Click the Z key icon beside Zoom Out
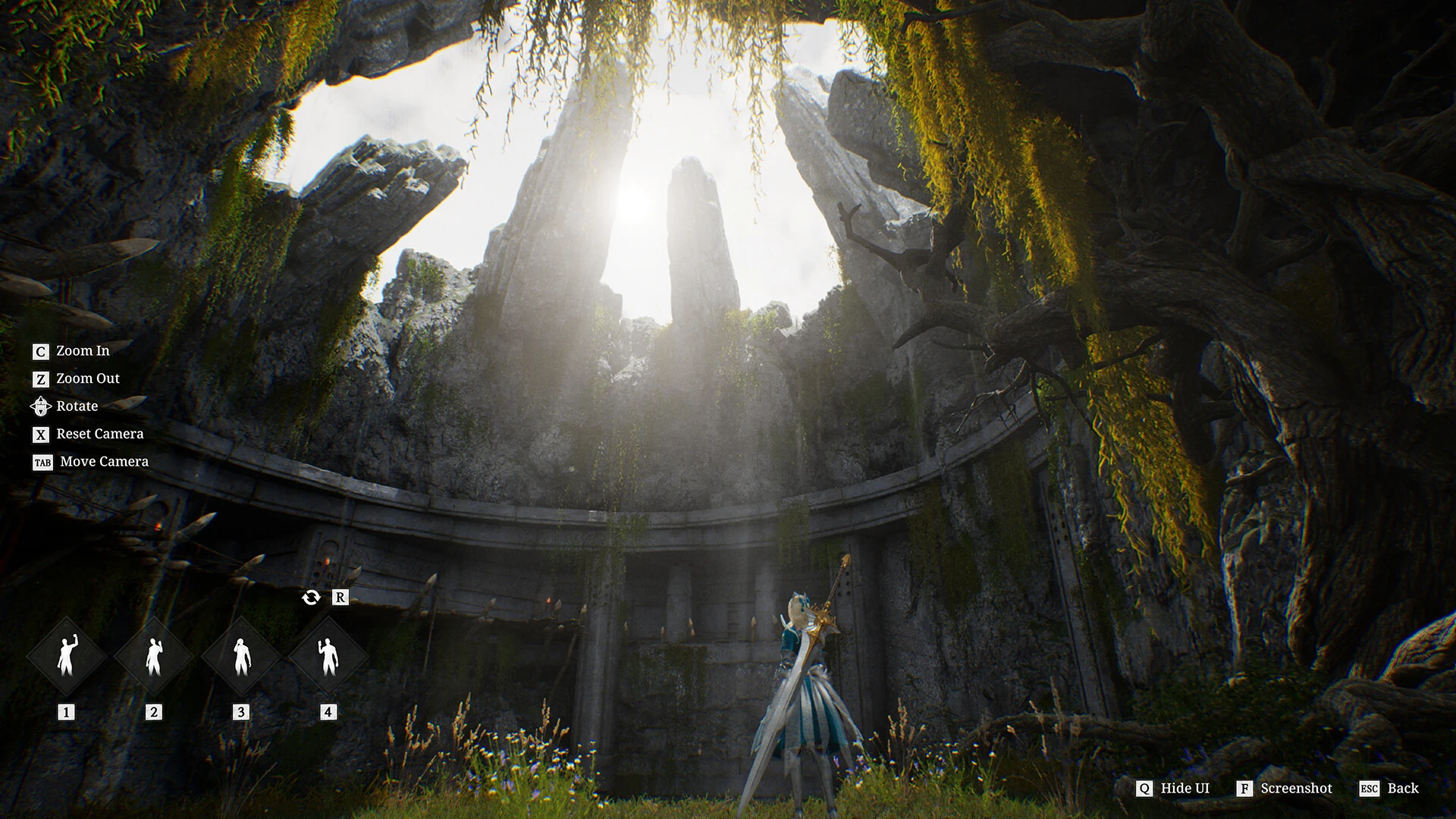Image resolution: width=1456 pixels, height=819 pixels. click(41, 378)
